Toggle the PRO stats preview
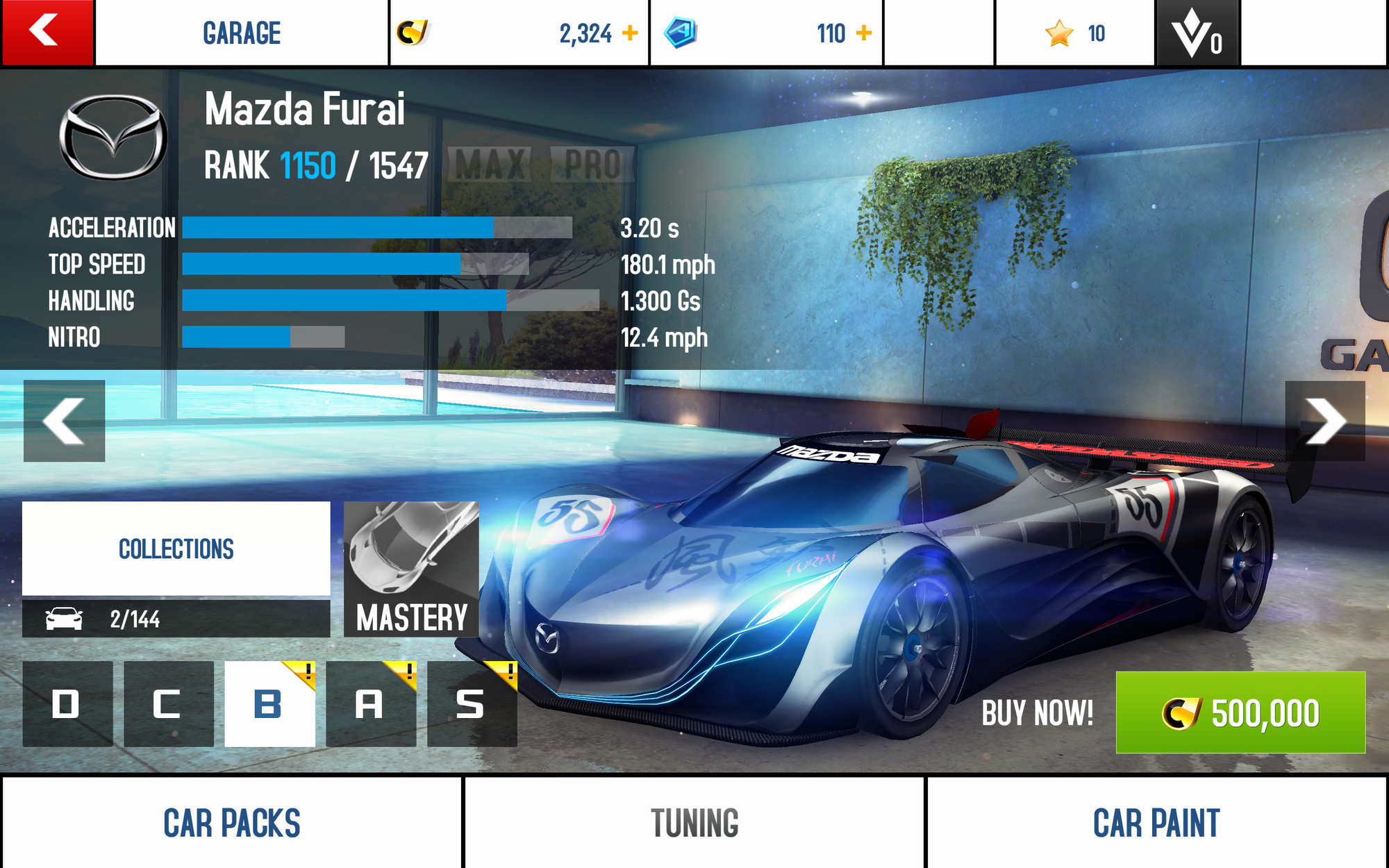The height and width of the screenshot is (868, 1389). (592, 165)
